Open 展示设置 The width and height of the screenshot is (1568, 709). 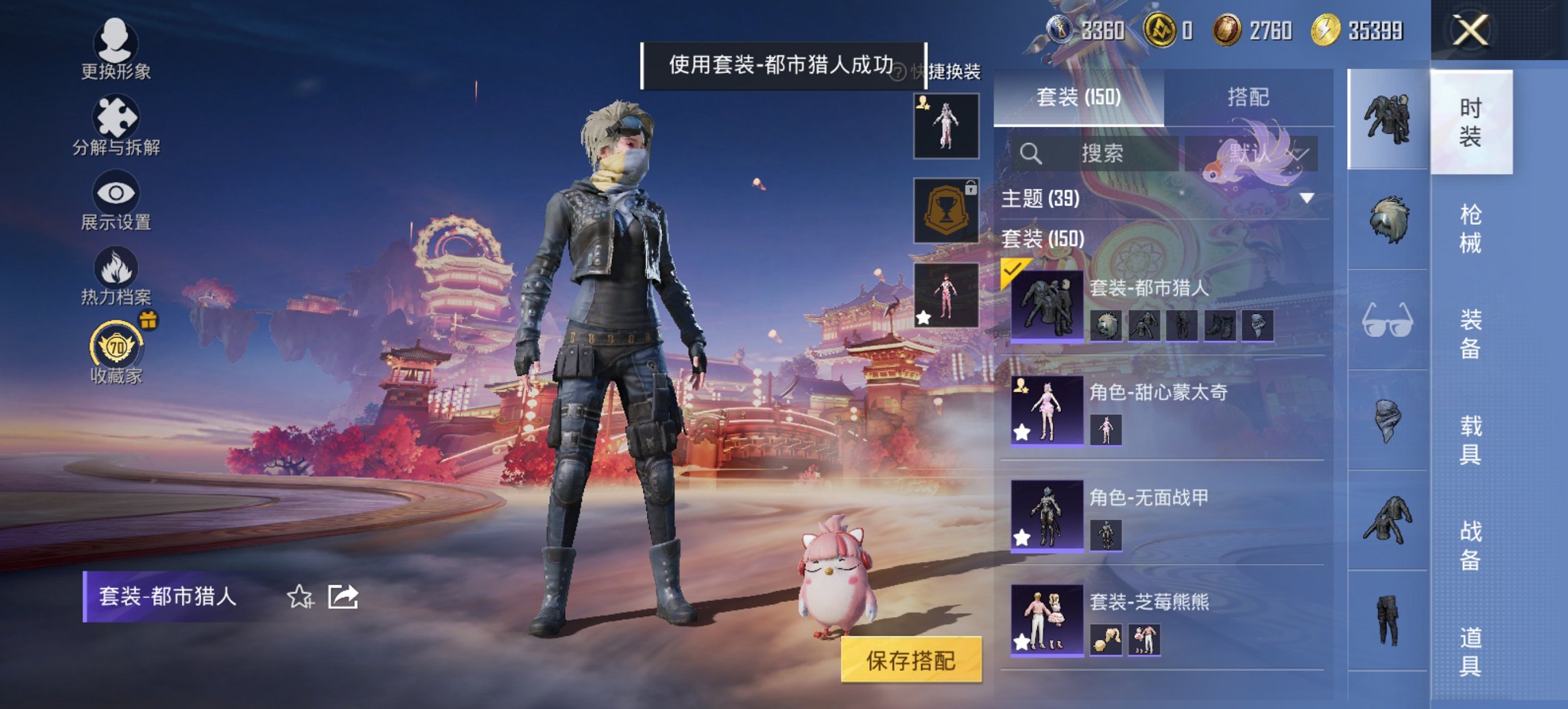click(116, 202)
